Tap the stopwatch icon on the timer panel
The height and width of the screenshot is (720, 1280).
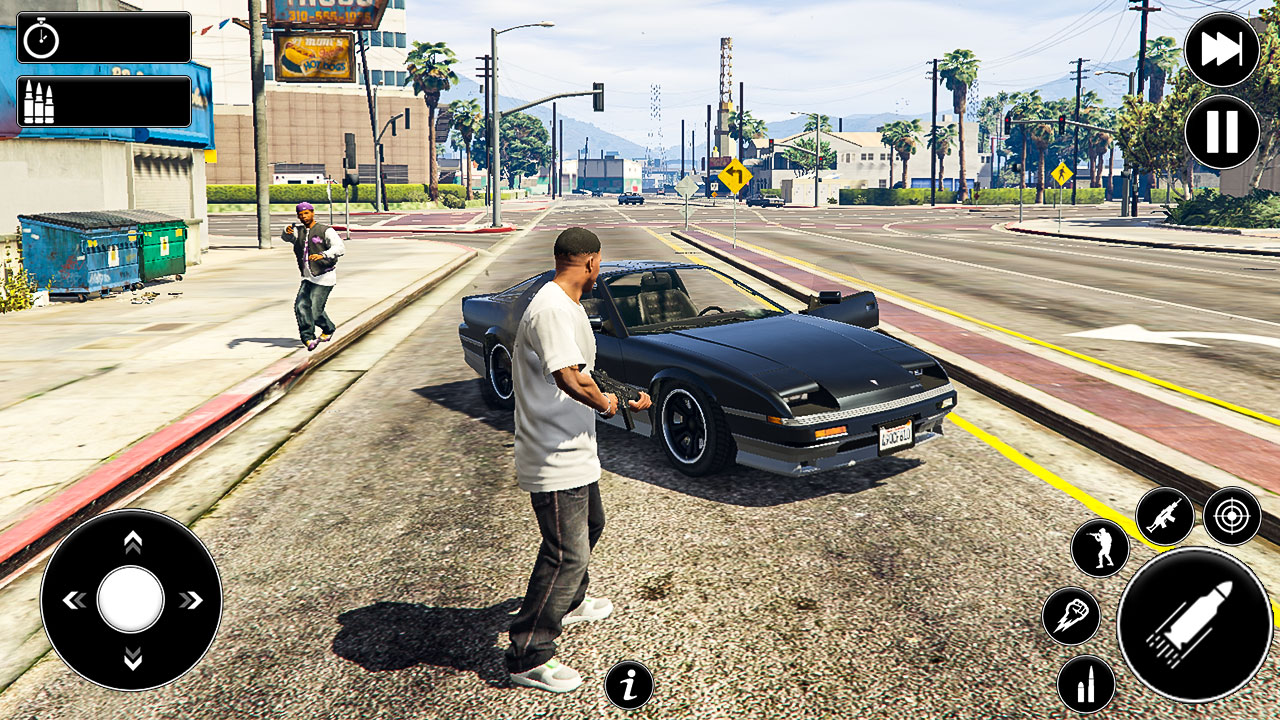[40, 38]
